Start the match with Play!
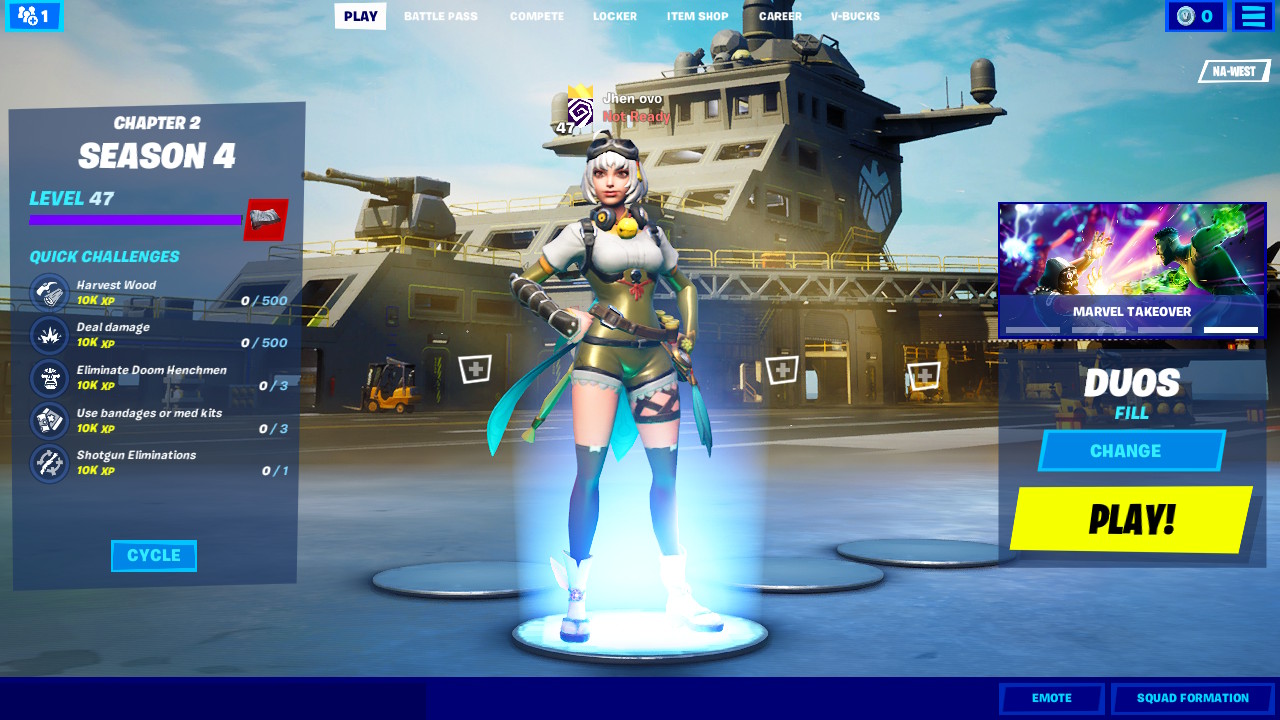Image resolution: width=1280 pixels, height=720 pixels. pyautogui.click(x=1131, y=520)
